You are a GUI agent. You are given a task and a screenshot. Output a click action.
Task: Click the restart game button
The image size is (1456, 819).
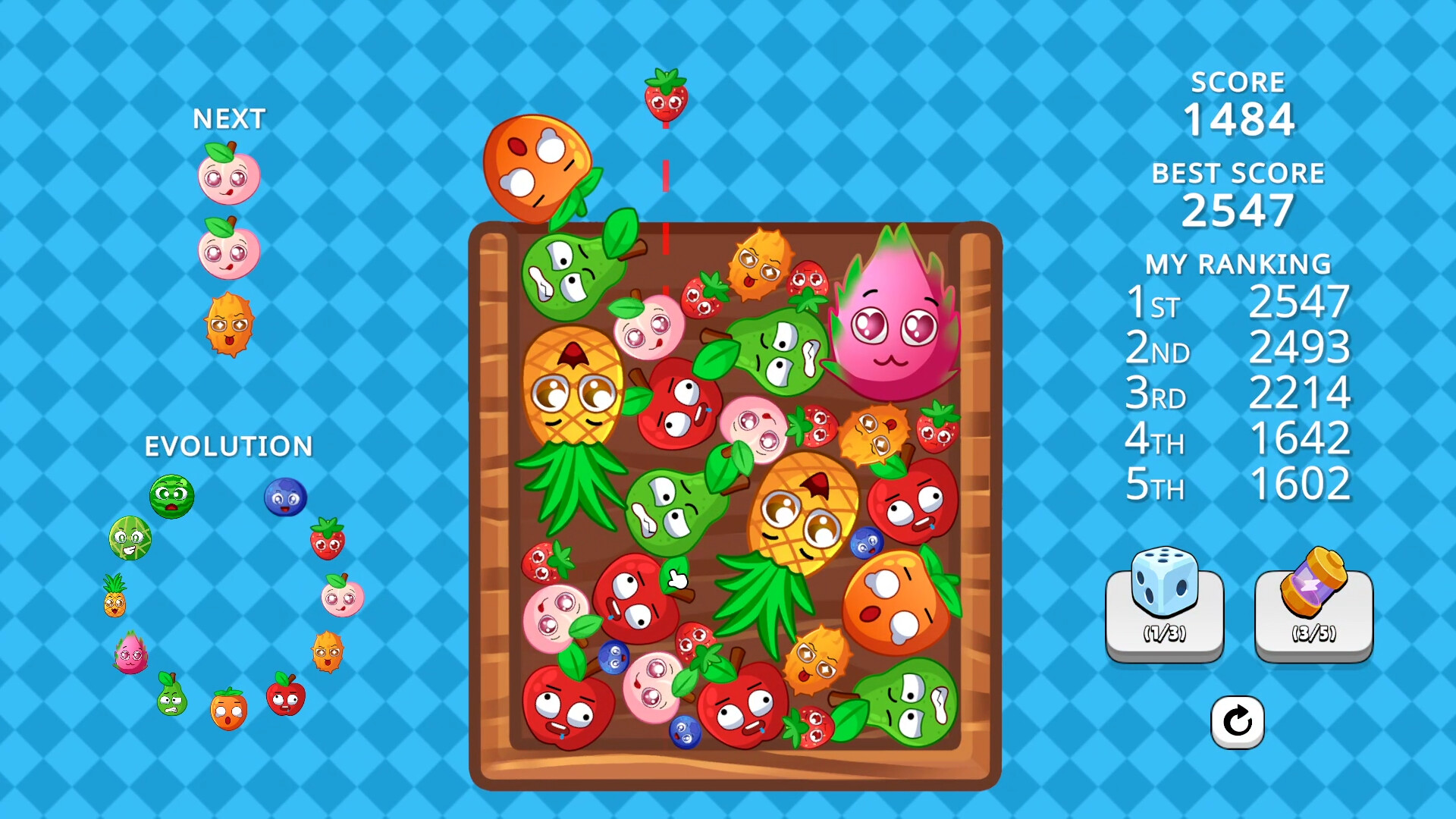(x=1238, y=722)
